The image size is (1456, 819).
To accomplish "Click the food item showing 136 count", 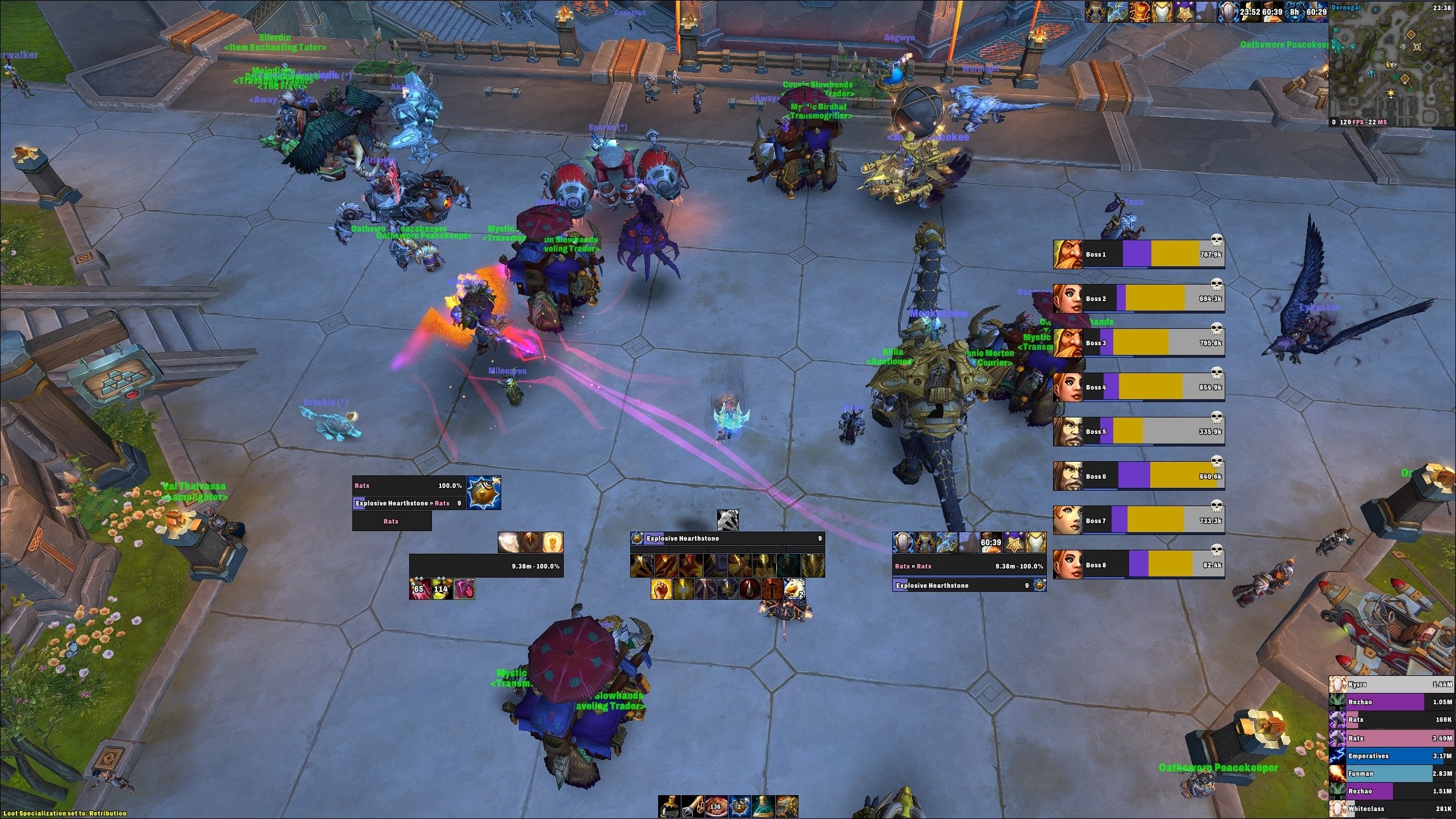I will (715, 807).
